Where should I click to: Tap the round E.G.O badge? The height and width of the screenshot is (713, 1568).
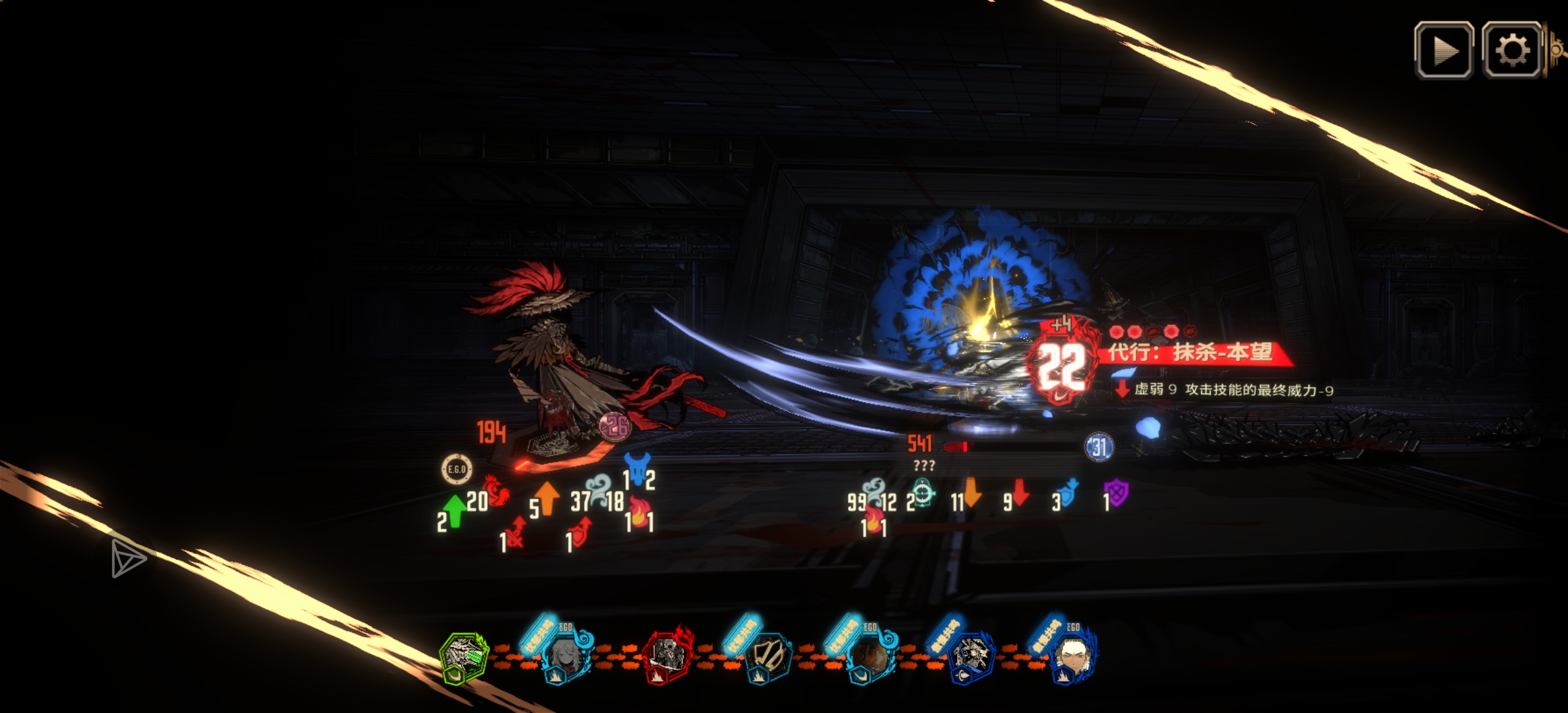pos(456,469)
